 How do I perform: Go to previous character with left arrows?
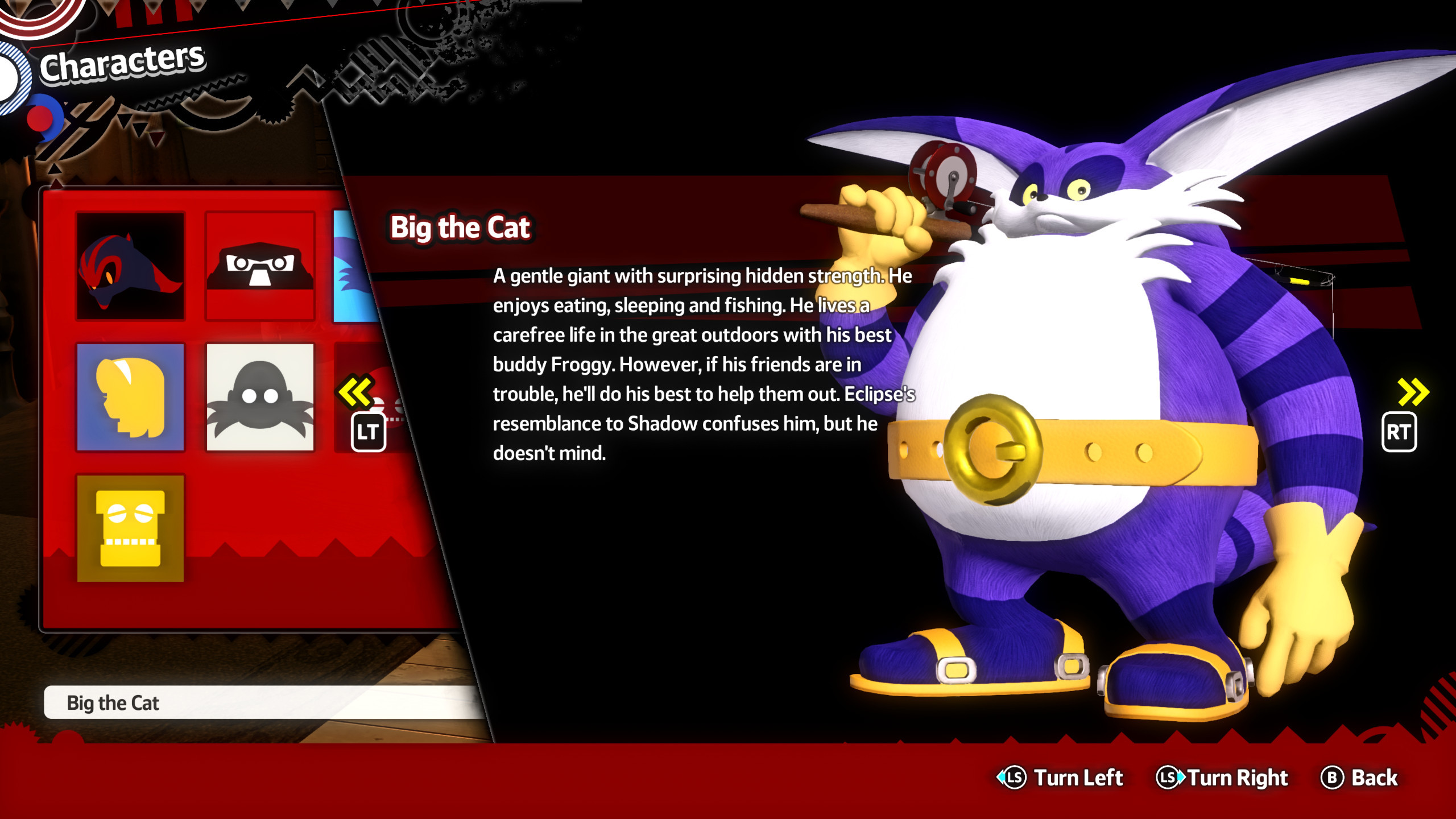(357, 392)
